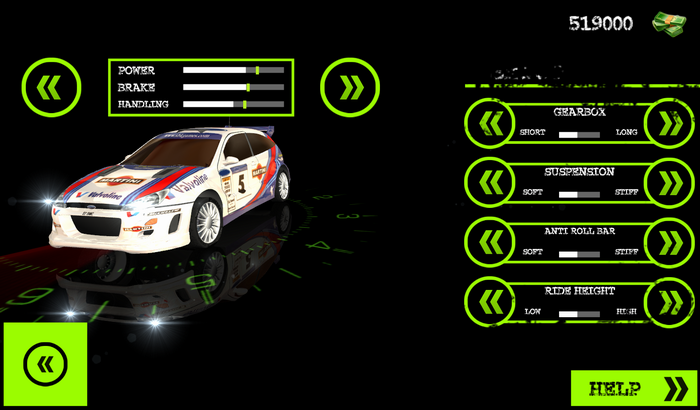The height and width of the screenshot is (410, 700).
Task: Raise the ride height
Action: pyautogui.click(x=664, y=300)
